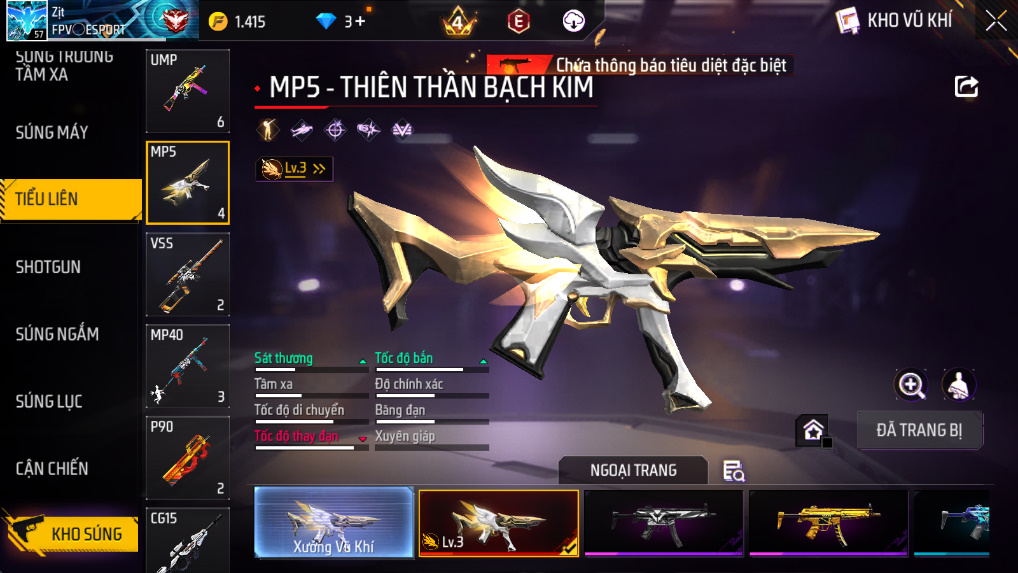
Task: Pick the VSS weapon tile
Action: pos(187,274)
